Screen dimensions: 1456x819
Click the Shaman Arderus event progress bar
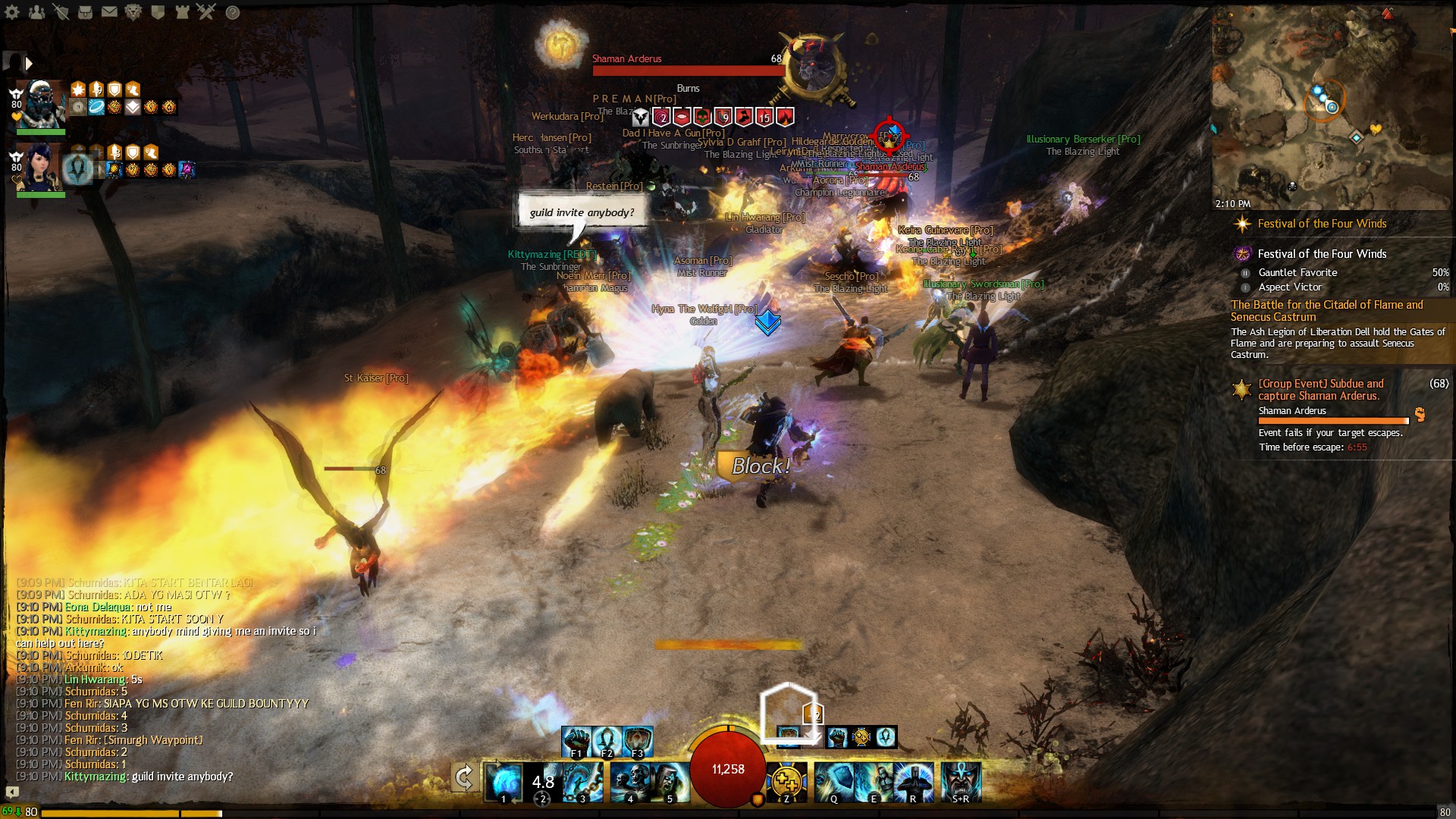click(1332, 421)
